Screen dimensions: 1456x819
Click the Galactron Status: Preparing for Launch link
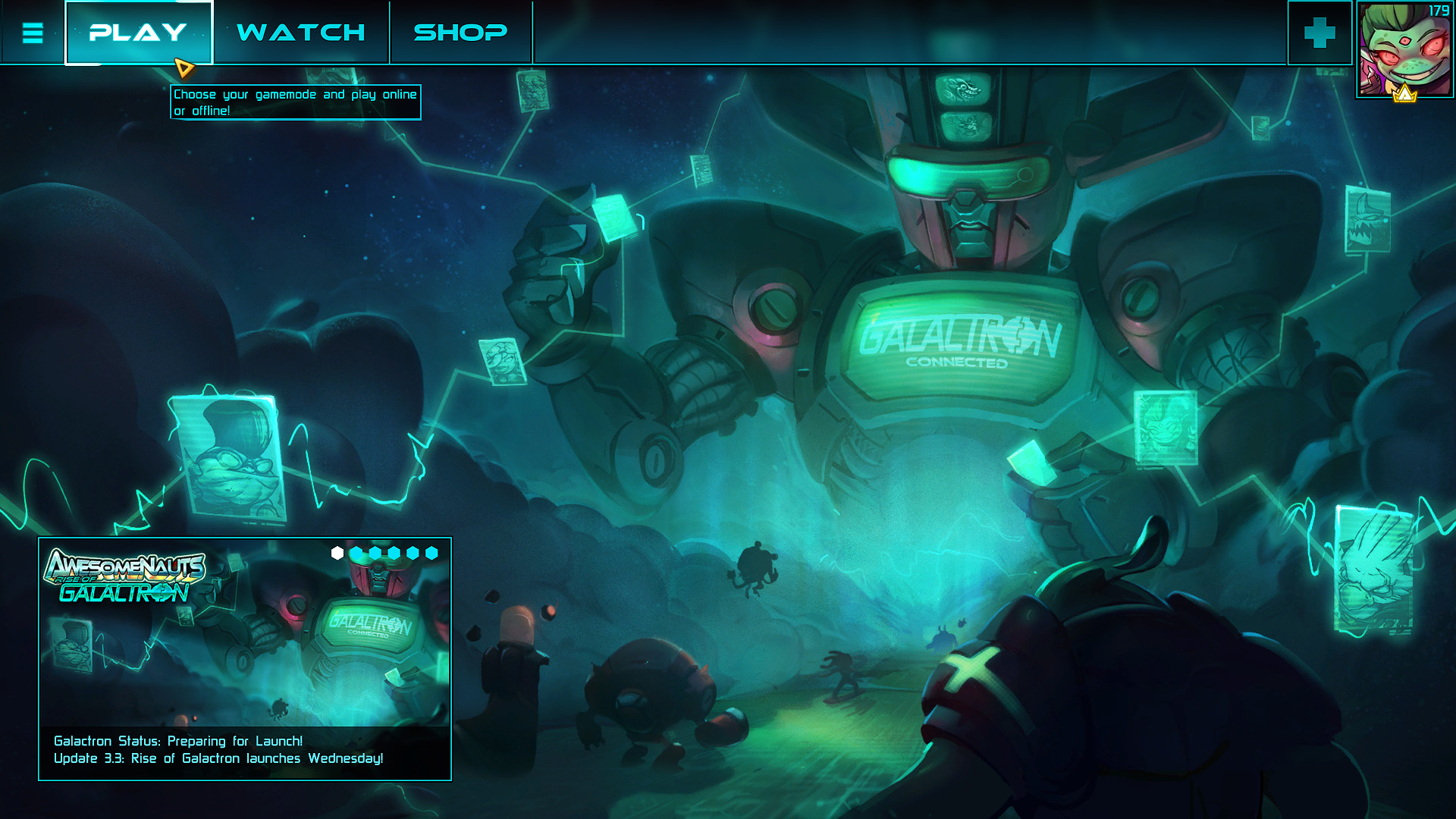point(177,741)
